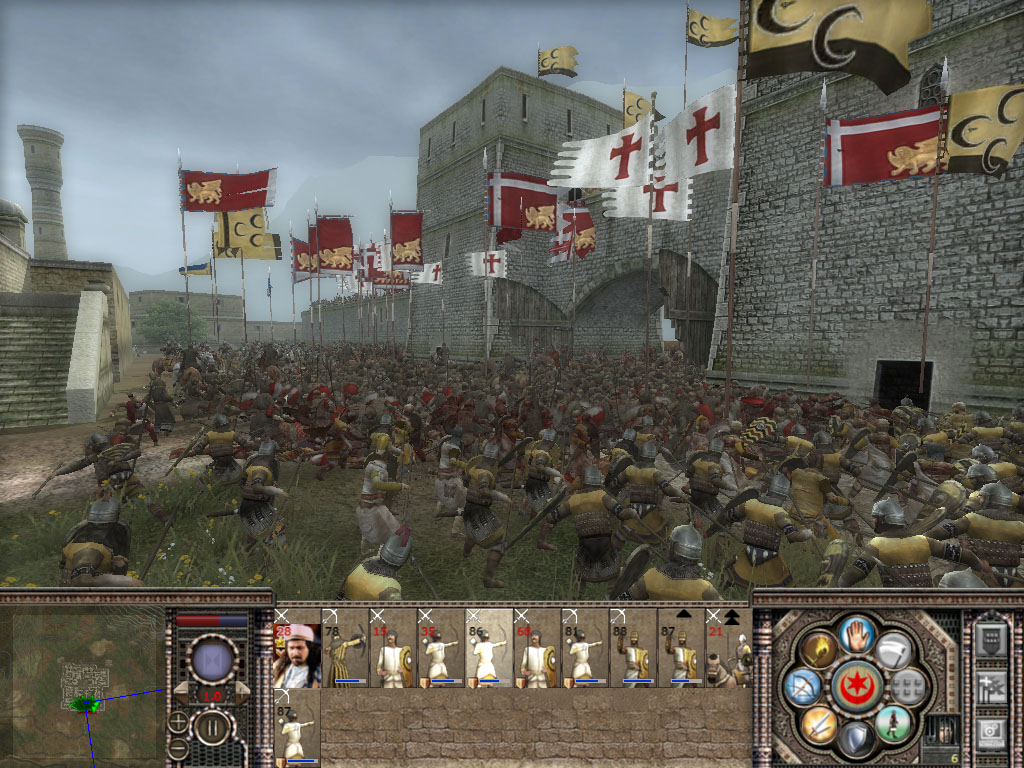This screenshot has height=768, width=1024.
Task: Pause the battle with the pause button
Action: (x=212, y=726)
